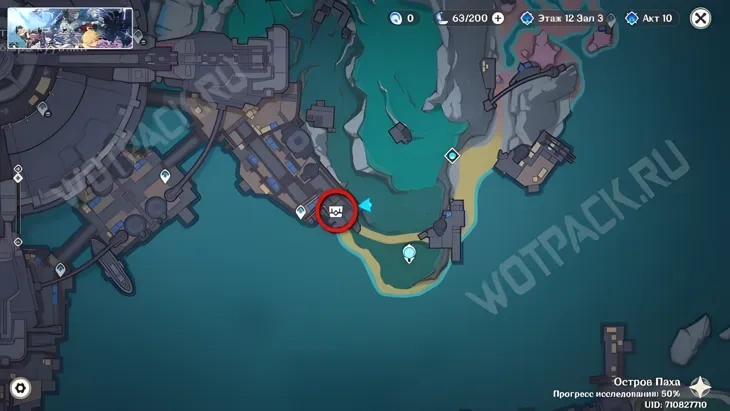Image resolution: width=730 pixels, height=411 pixels.
Task: Open the event banner thumbnail
Action: (70, 28)
